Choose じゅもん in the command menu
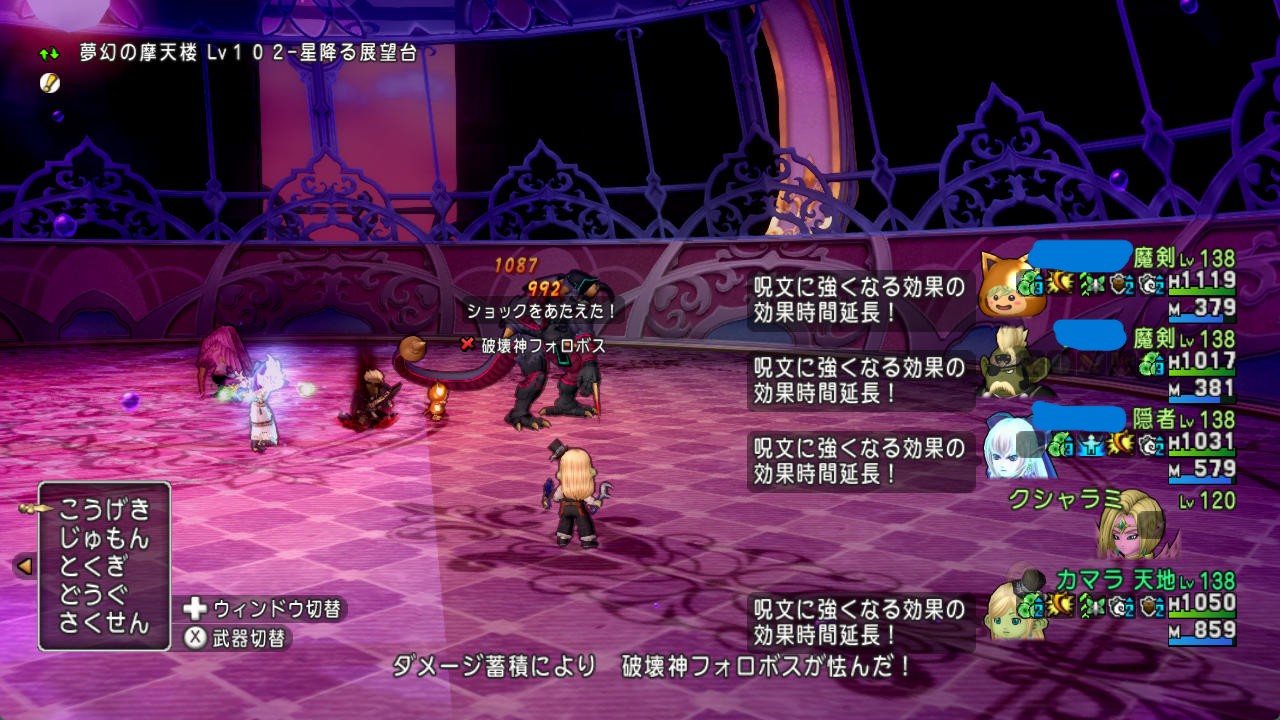 tap(103, 539)
